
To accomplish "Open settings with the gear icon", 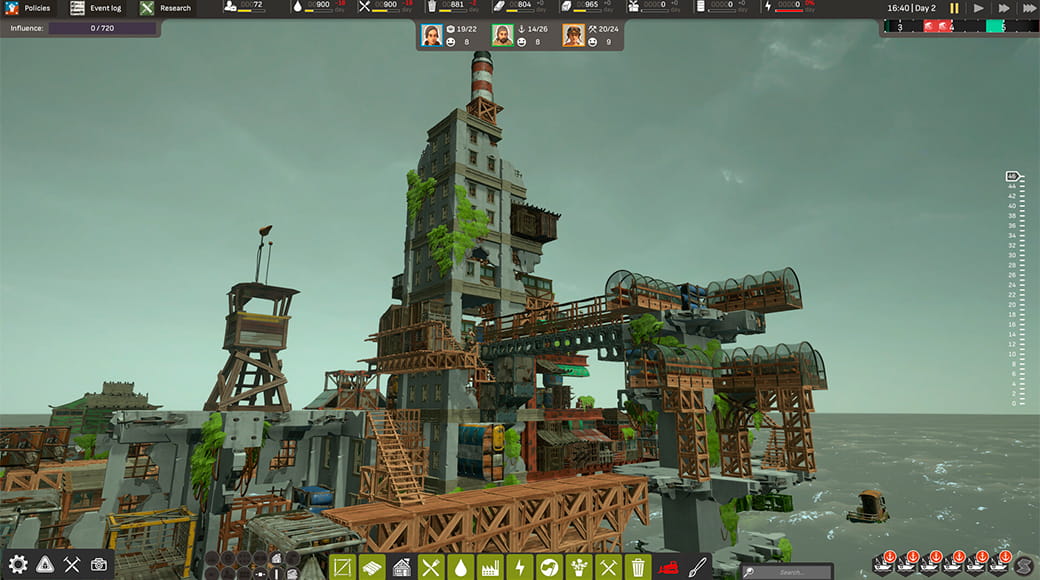I will point(18,564).
